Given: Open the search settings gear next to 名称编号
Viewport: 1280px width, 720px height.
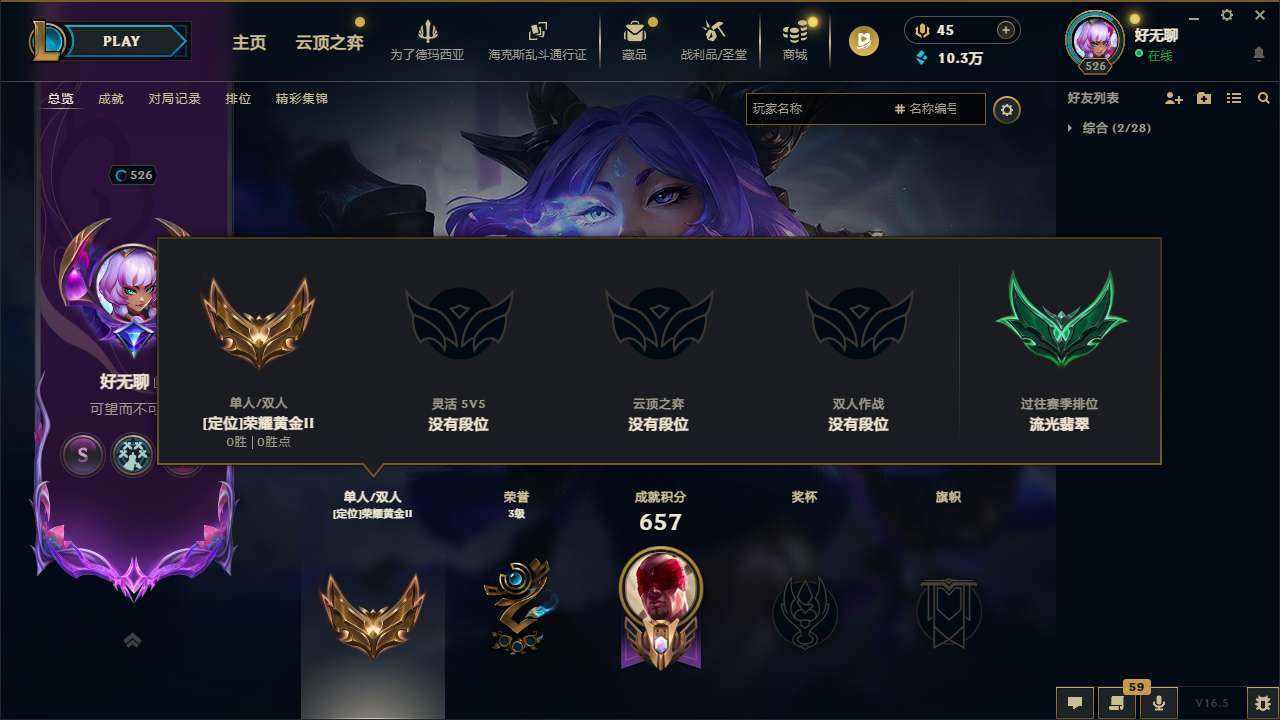Looking at the screenshot, I should click(1007, 110).
